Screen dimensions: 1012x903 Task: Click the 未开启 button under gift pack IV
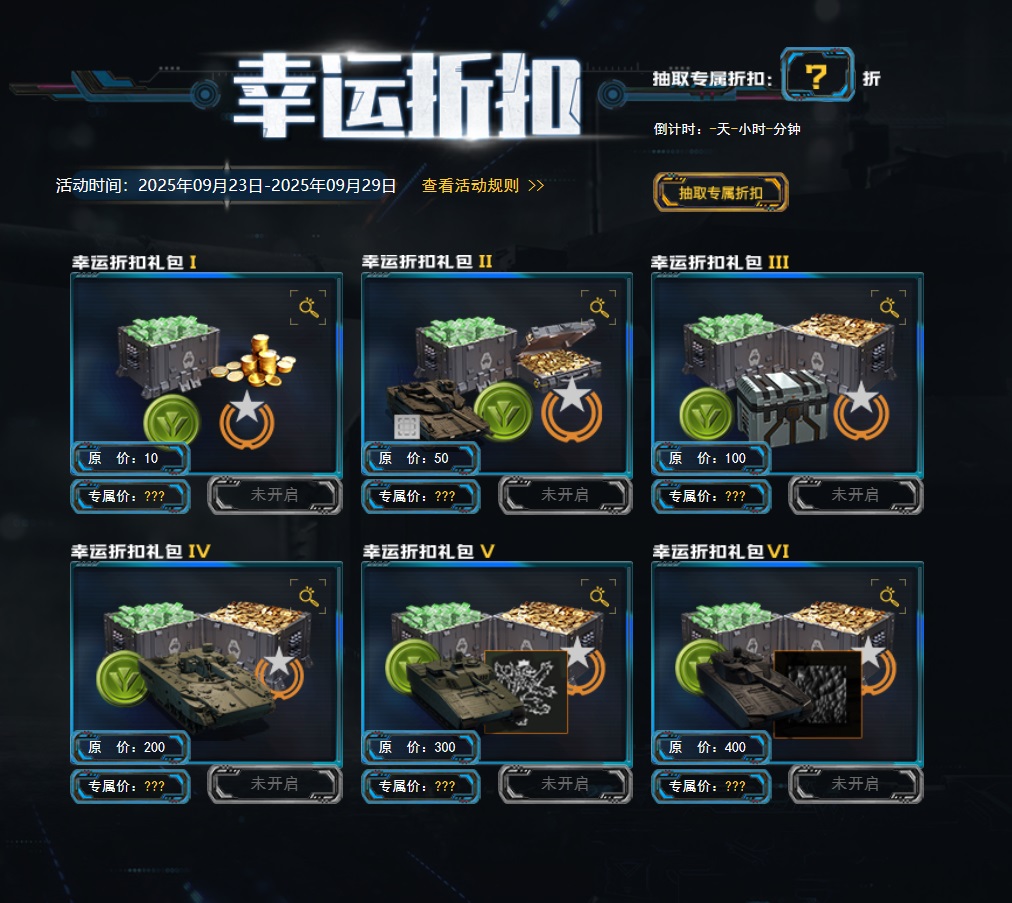coord(274,784)
